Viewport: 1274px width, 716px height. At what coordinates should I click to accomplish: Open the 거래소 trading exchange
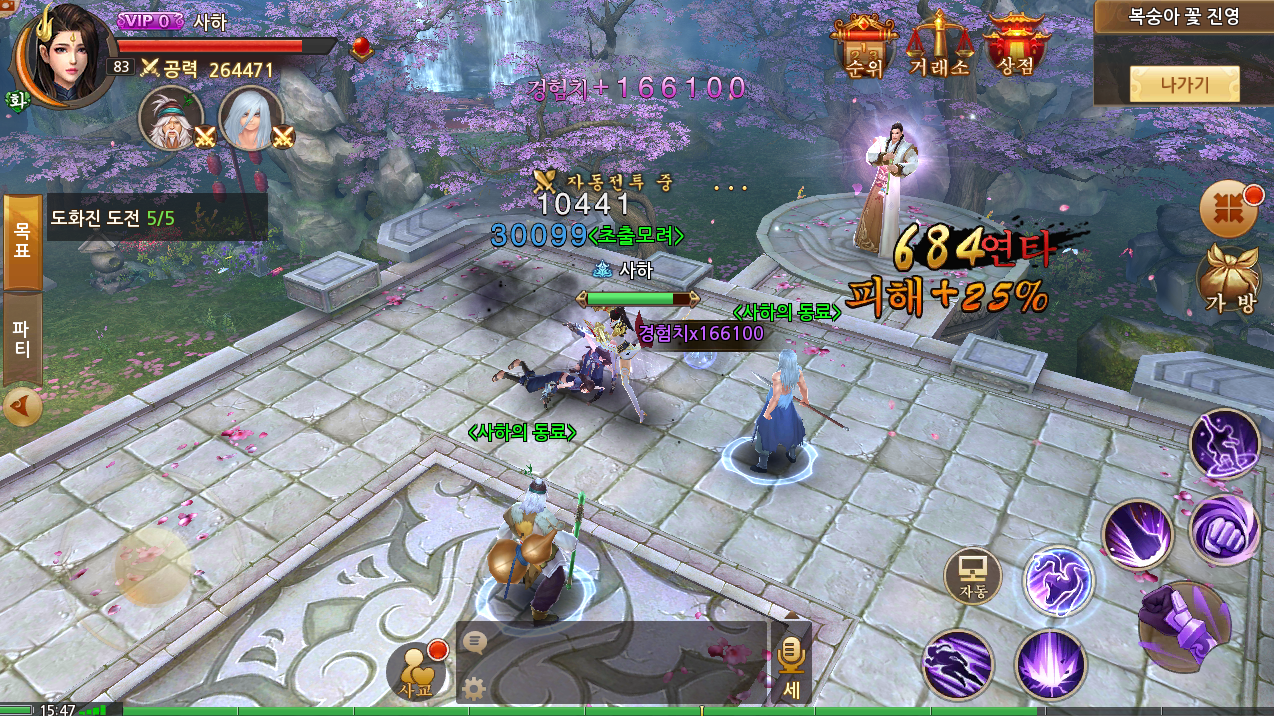[x=938, y=46]
